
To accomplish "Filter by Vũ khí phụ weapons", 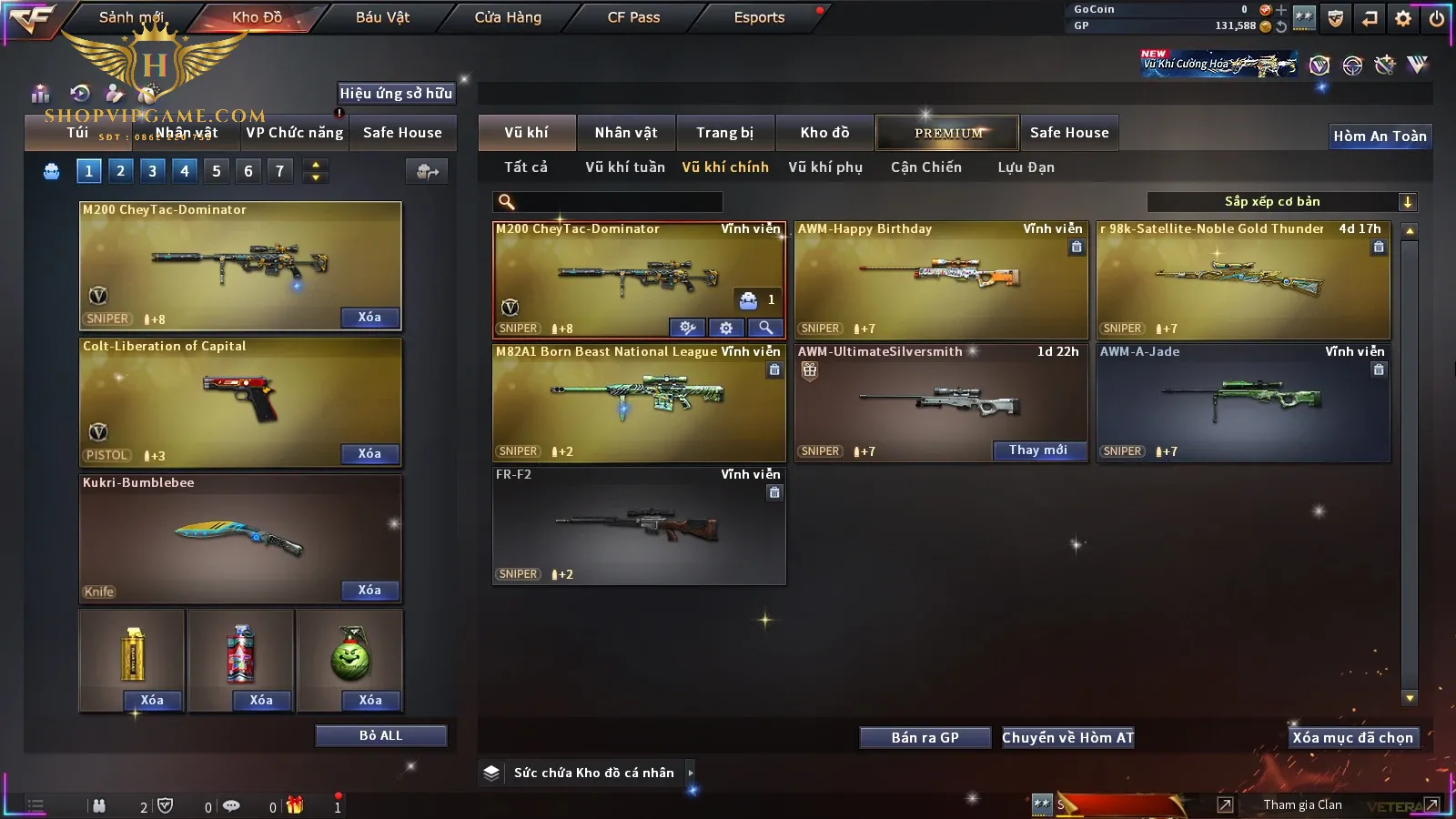I will pyautogui.click(x=825, y=167).
